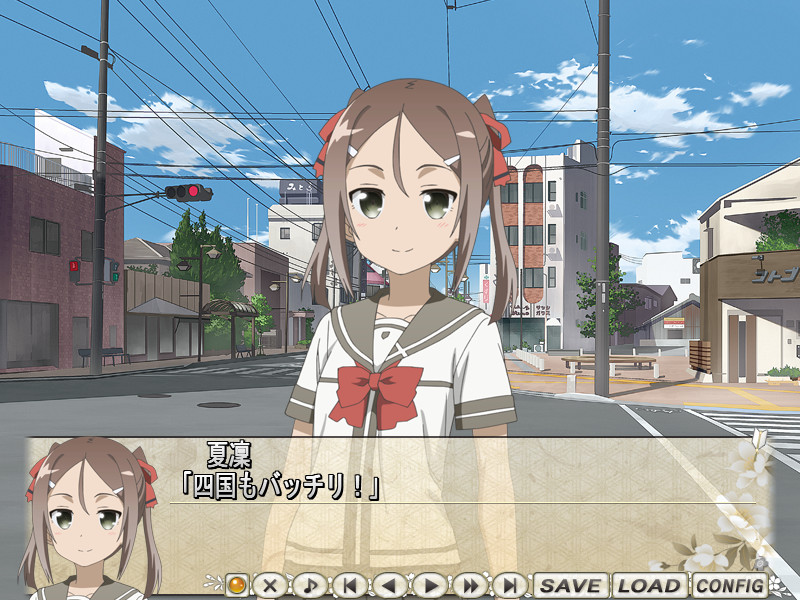Screen dimensions: 800x600
Task: Skip ahead with the skip-to-next button
Action: click(x=510, y=585)
